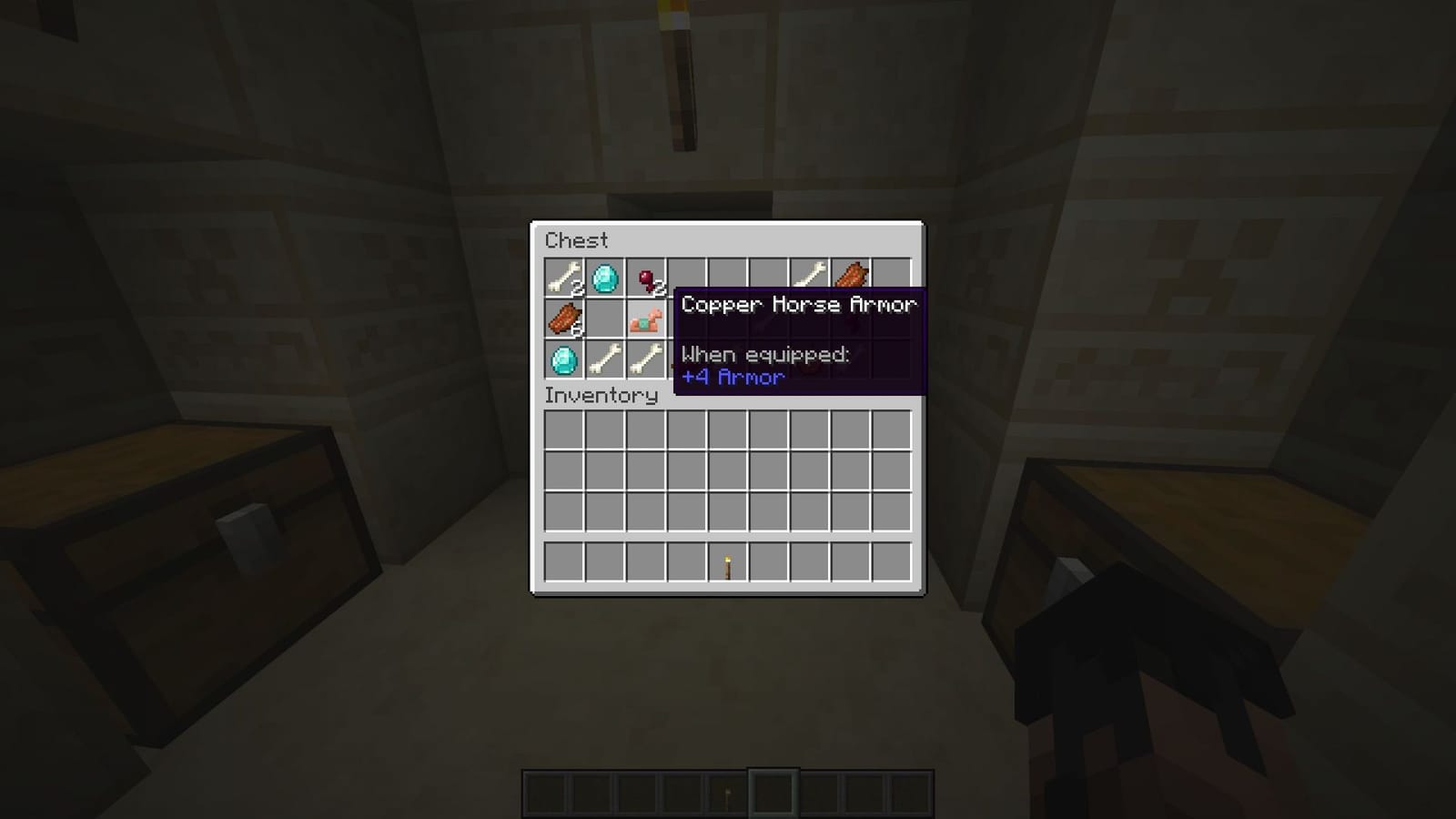The height and width of the screenshot is (819, 1456).
Task: Grab the diamond in the top chest row
Action: pyautogui.click(x=603, y=279)
